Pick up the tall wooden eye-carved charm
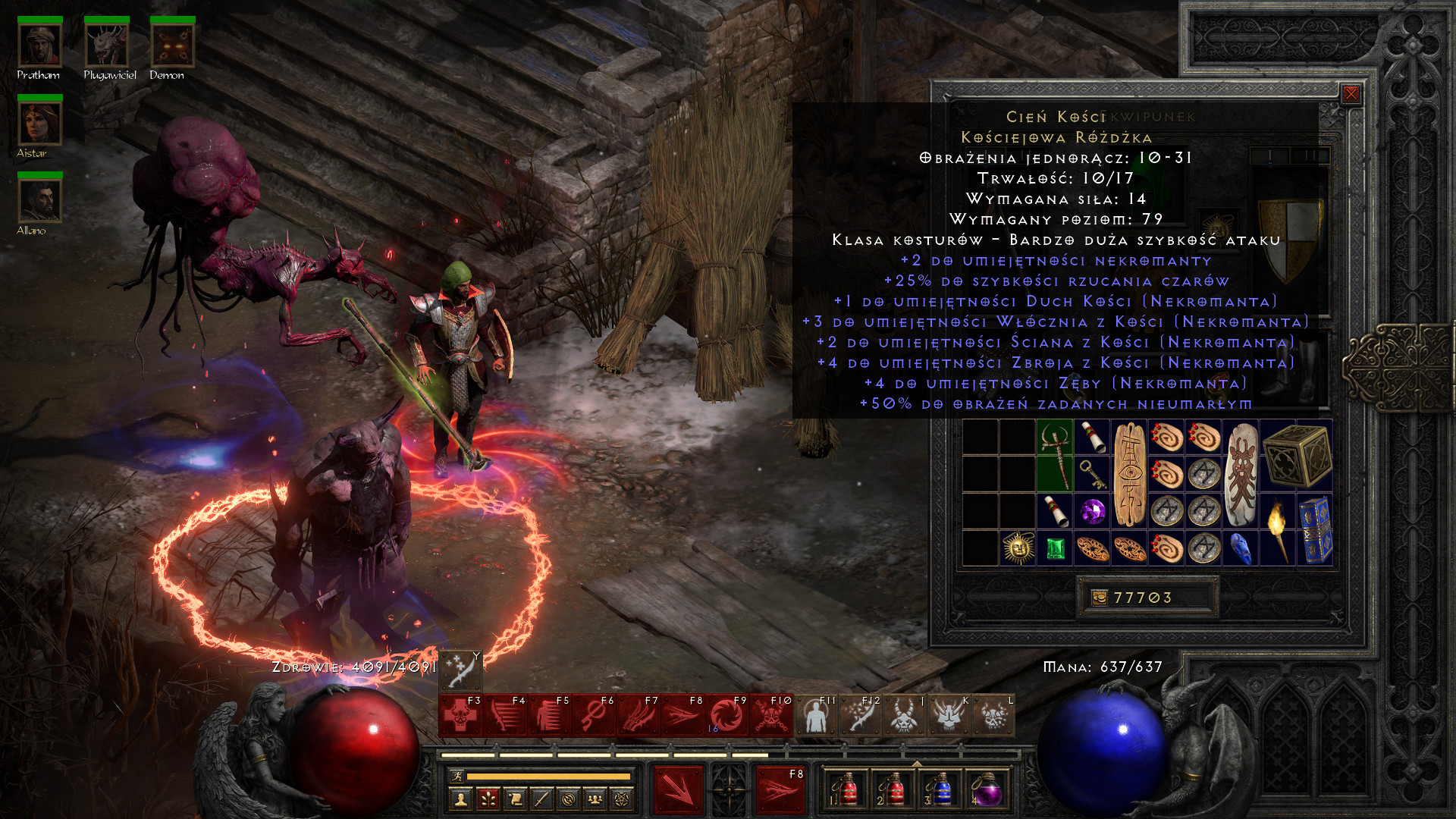This screenshot has width=1456, height=819. (1129, 474)
